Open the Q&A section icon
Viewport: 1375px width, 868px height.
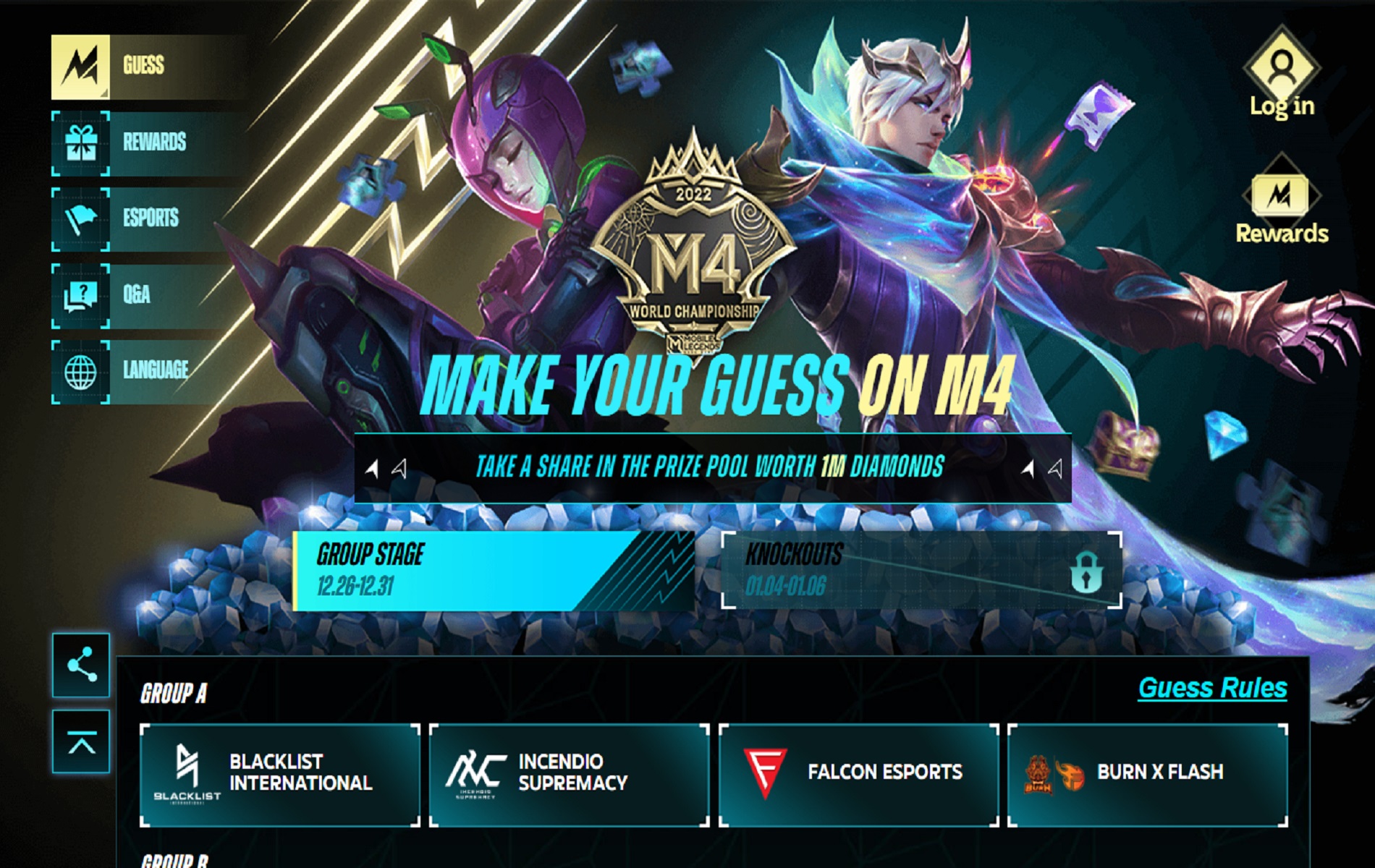point(81,295)
